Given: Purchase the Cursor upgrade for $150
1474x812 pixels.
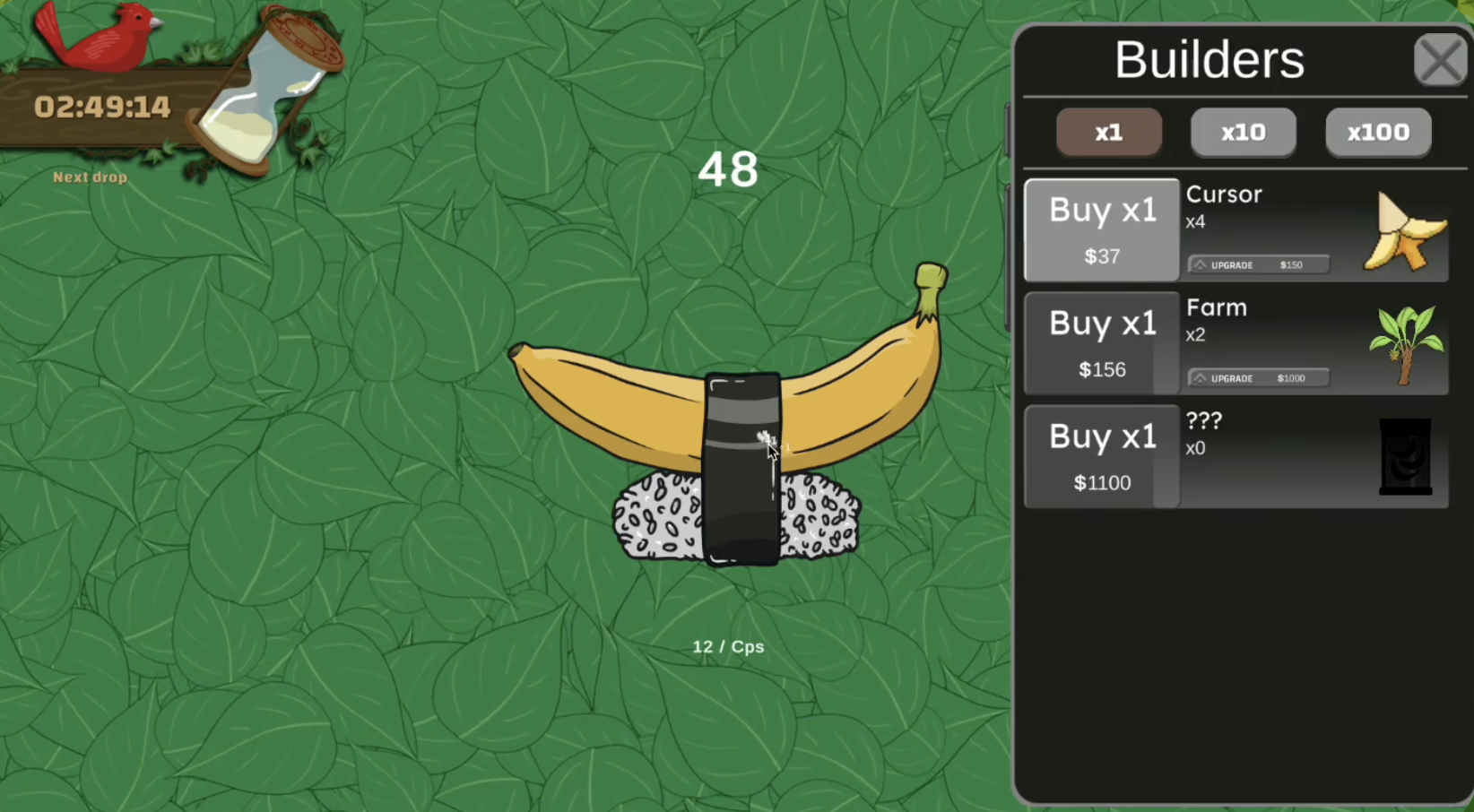Looking at the screenshot, I should pyautogui.click(x=1257, y=264).
